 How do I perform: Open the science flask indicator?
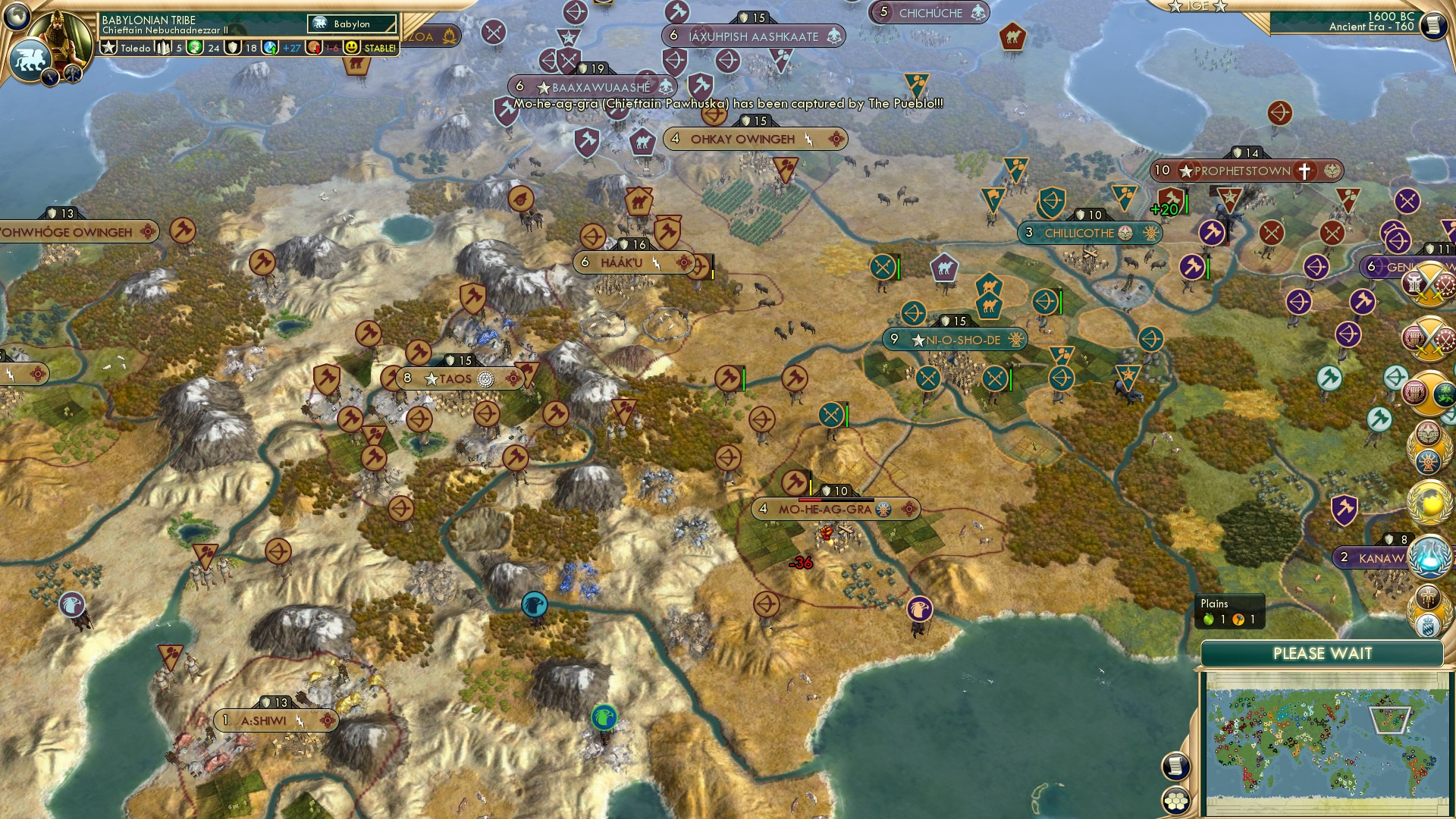pyautogui.click(x=271, y=48)
